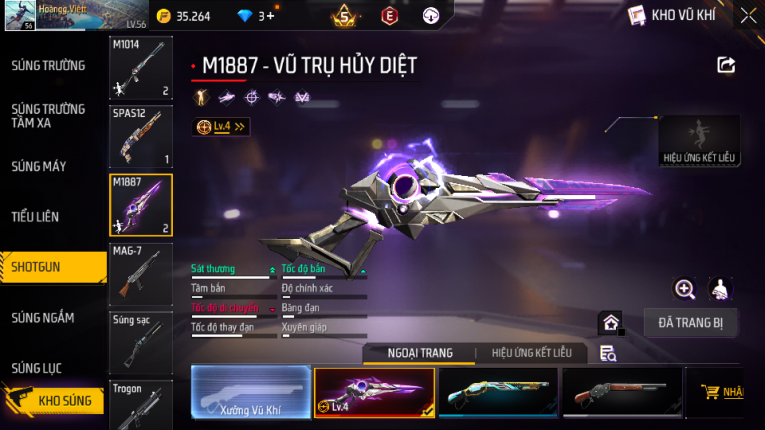765x430 pixels.
Task: Switch to TIỂU LIÊN weapons
Action: 37,217
